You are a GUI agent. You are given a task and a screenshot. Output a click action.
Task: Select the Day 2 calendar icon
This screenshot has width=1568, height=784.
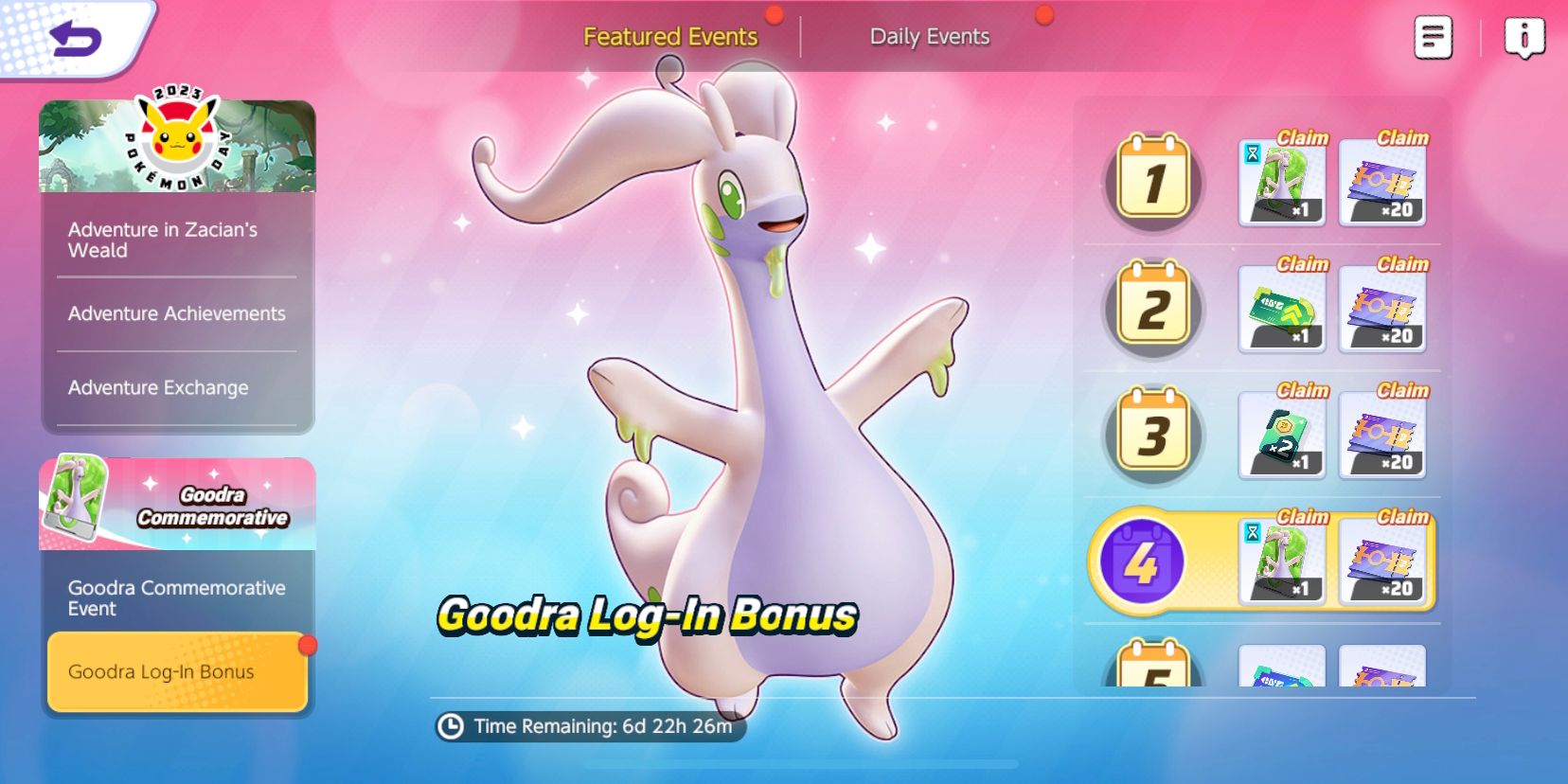pos(1151,308)
